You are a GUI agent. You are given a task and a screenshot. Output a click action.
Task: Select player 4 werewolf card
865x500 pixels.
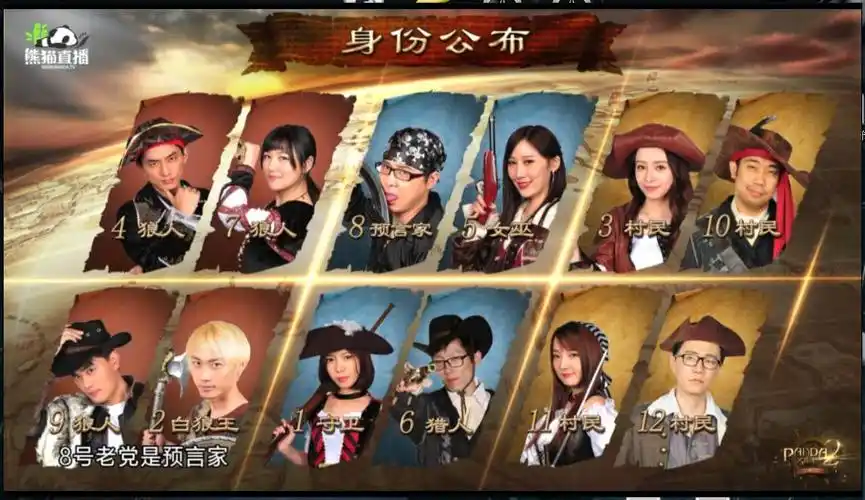162,185
